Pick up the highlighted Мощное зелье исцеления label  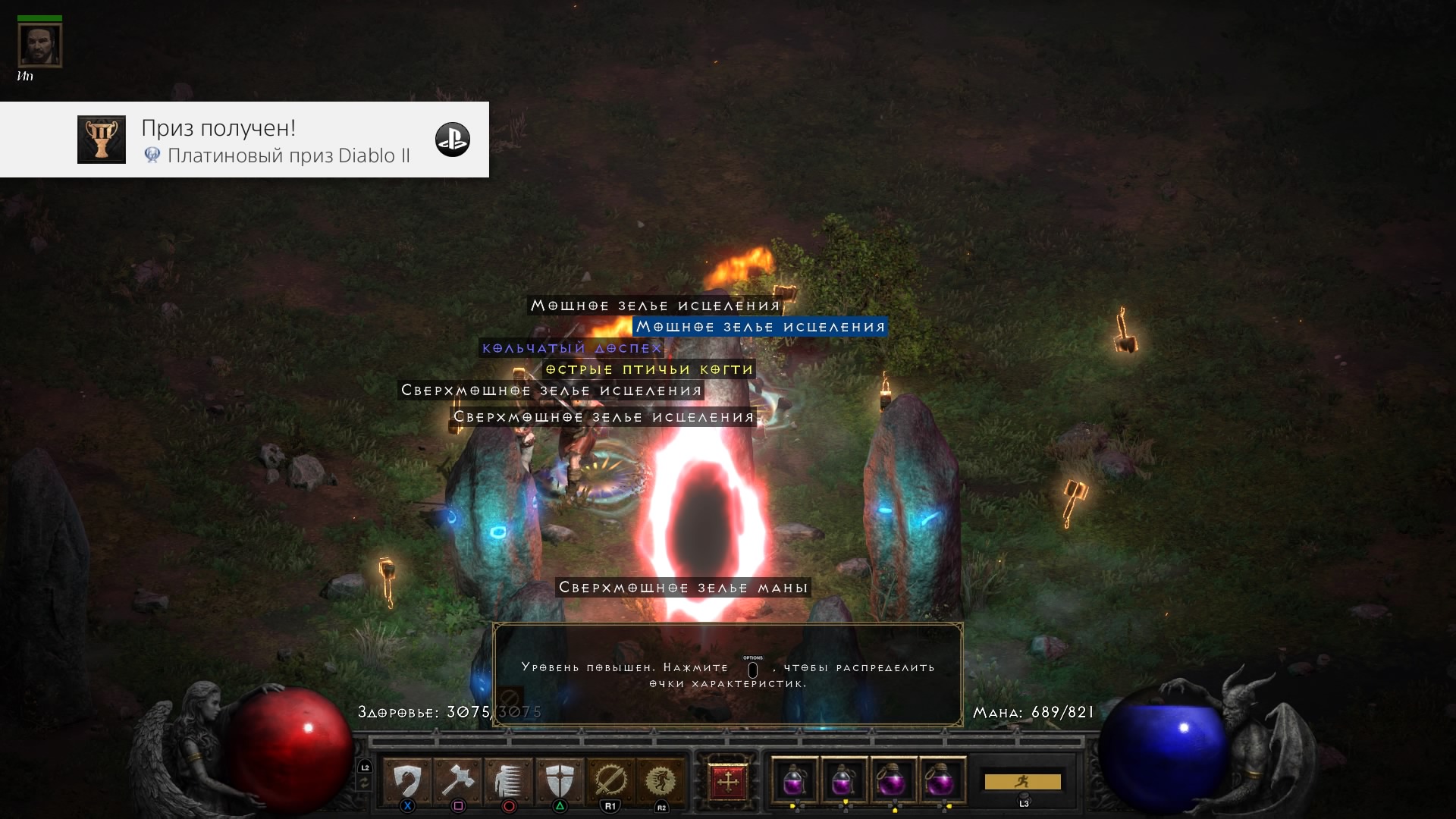point(760,327)
